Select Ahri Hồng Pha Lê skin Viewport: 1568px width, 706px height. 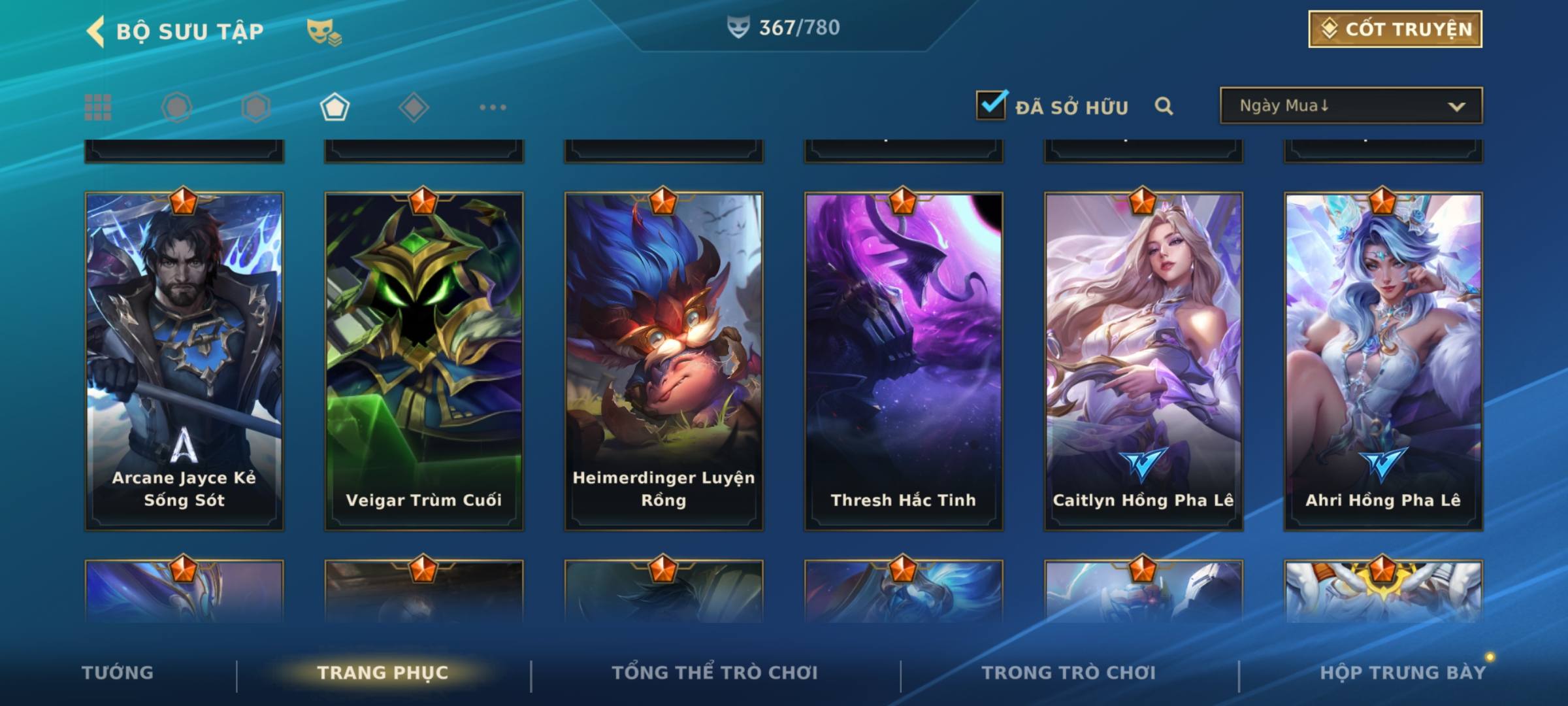[x=1383, y=360]
